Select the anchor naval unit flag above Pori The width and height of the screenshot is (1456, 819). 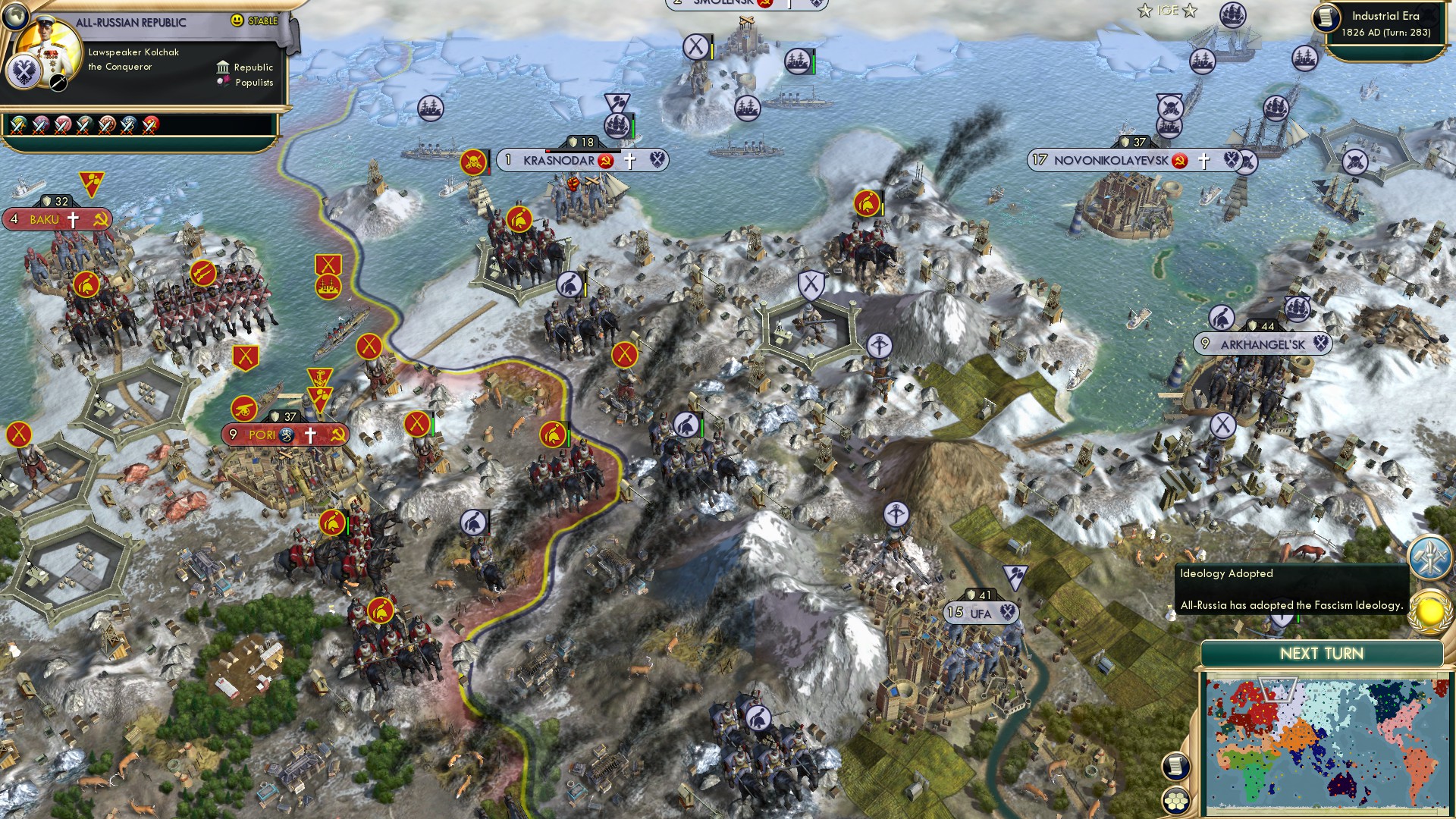(x=320, y=378)
